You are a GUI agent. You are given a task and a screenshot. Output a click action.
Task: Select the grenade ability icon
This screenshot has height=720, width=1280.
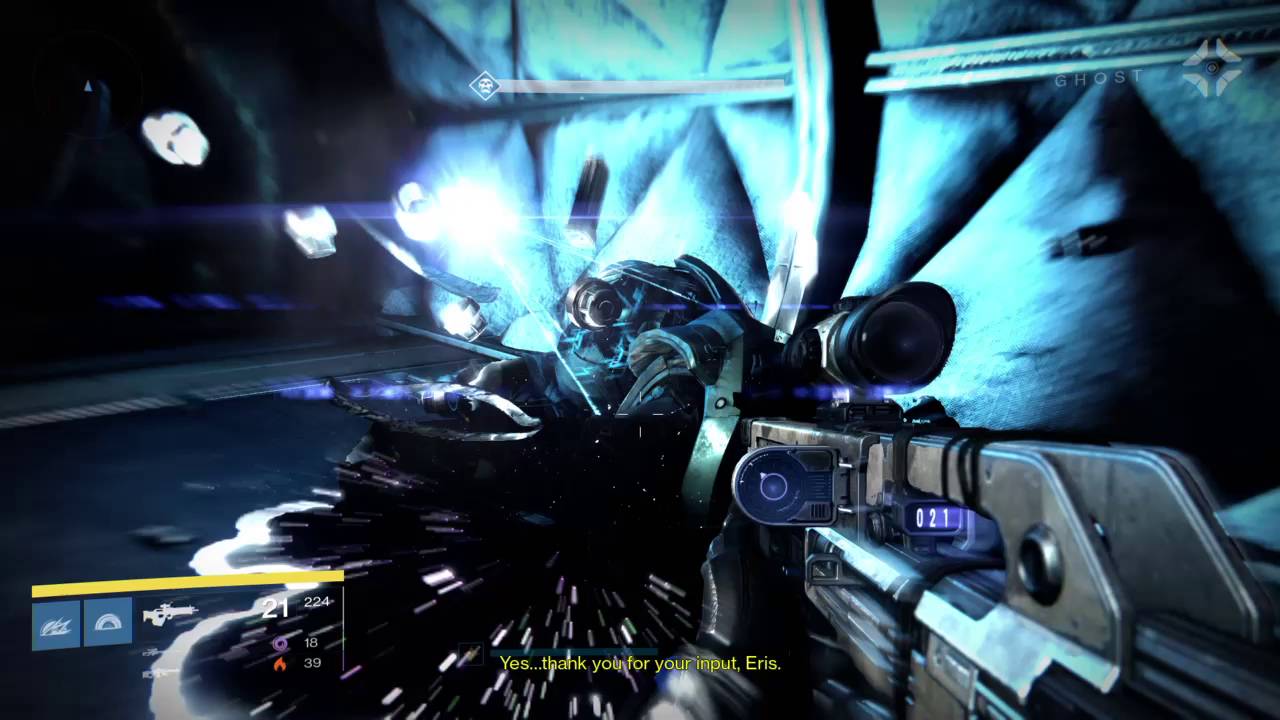[56, 624]
